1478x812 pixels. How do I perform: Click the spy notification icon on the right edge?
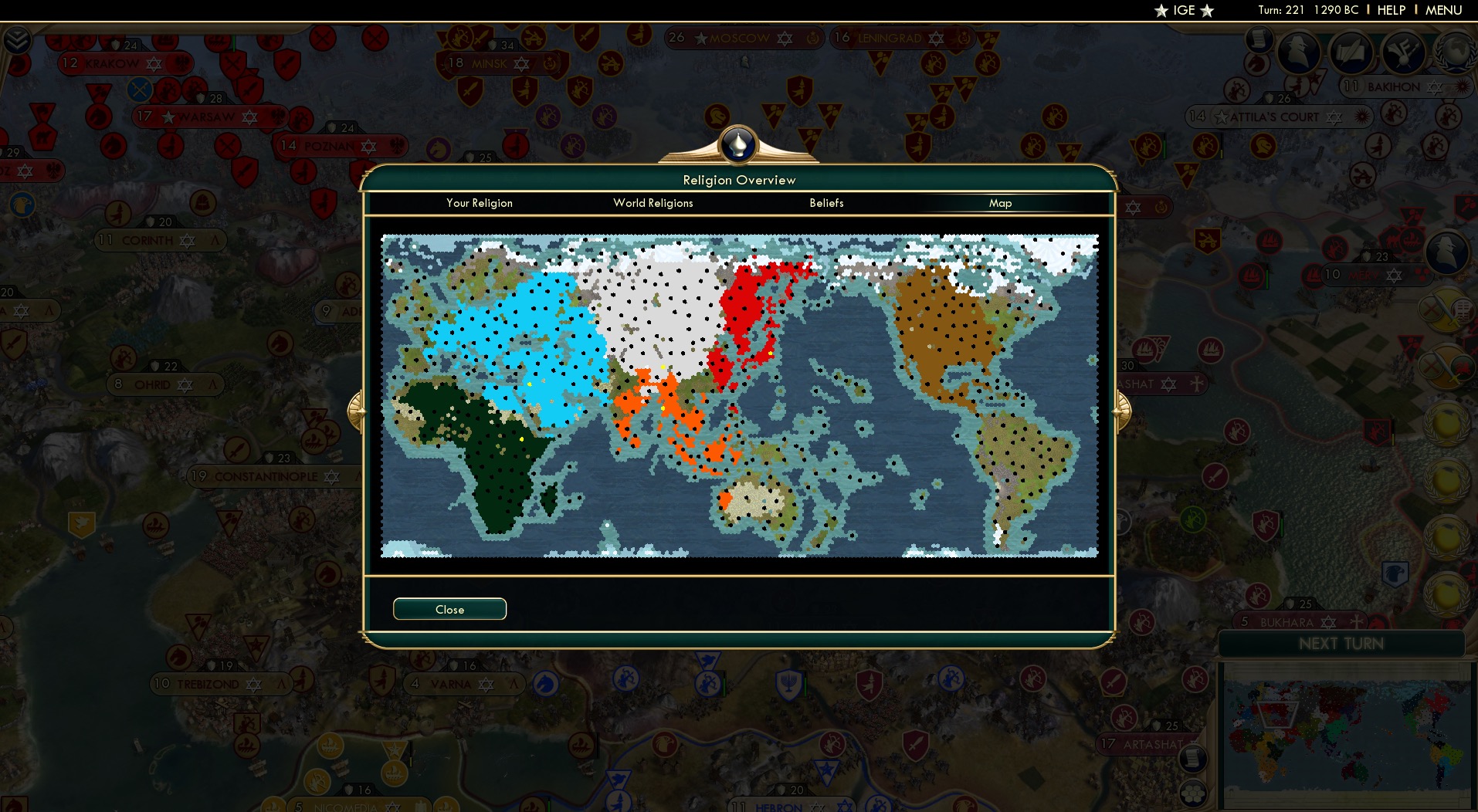click(x=1447, y=252)
